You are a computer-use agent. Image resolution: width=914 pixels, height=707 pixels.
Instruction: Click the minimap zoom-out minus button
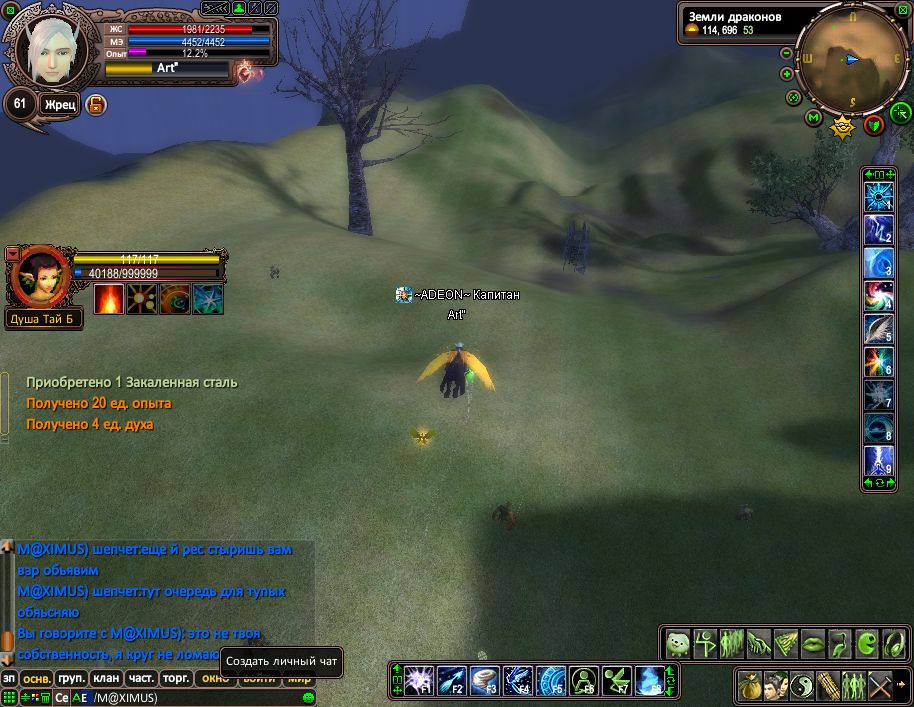(786, 53)
